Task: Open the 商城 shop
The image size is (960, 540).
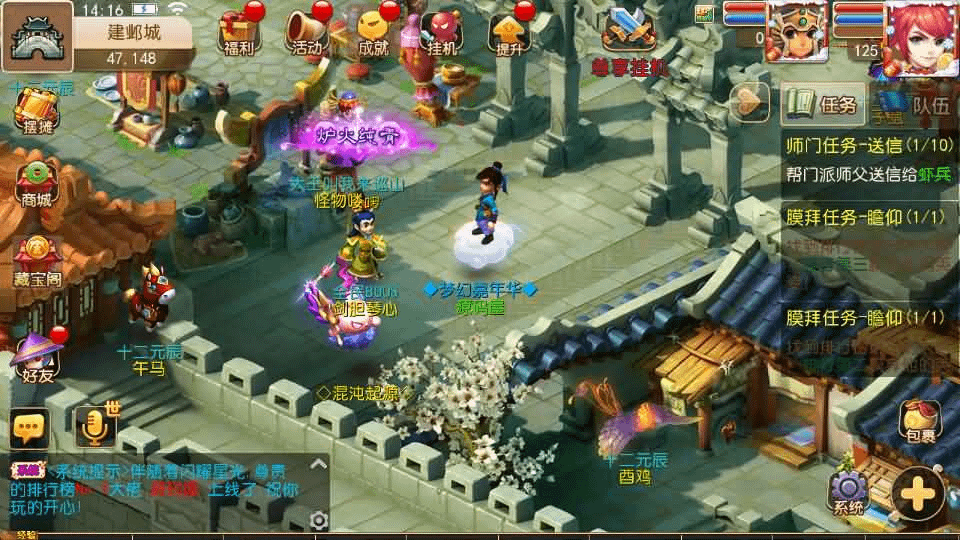Action: [36, 181]
